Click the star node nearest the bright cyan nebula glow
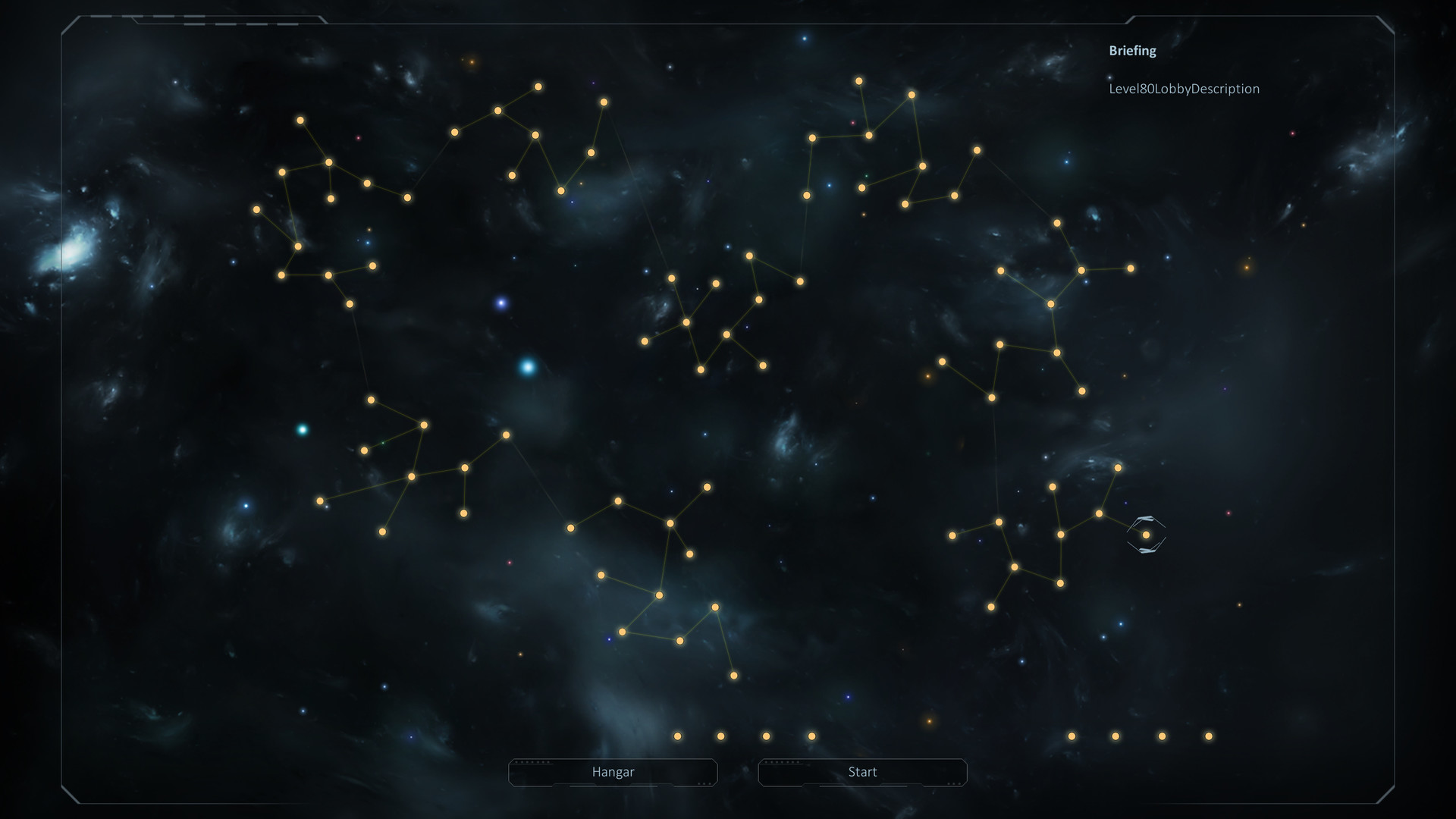Screen dimensions: 1456x819 pyautogui.click(x=507, y=434)
